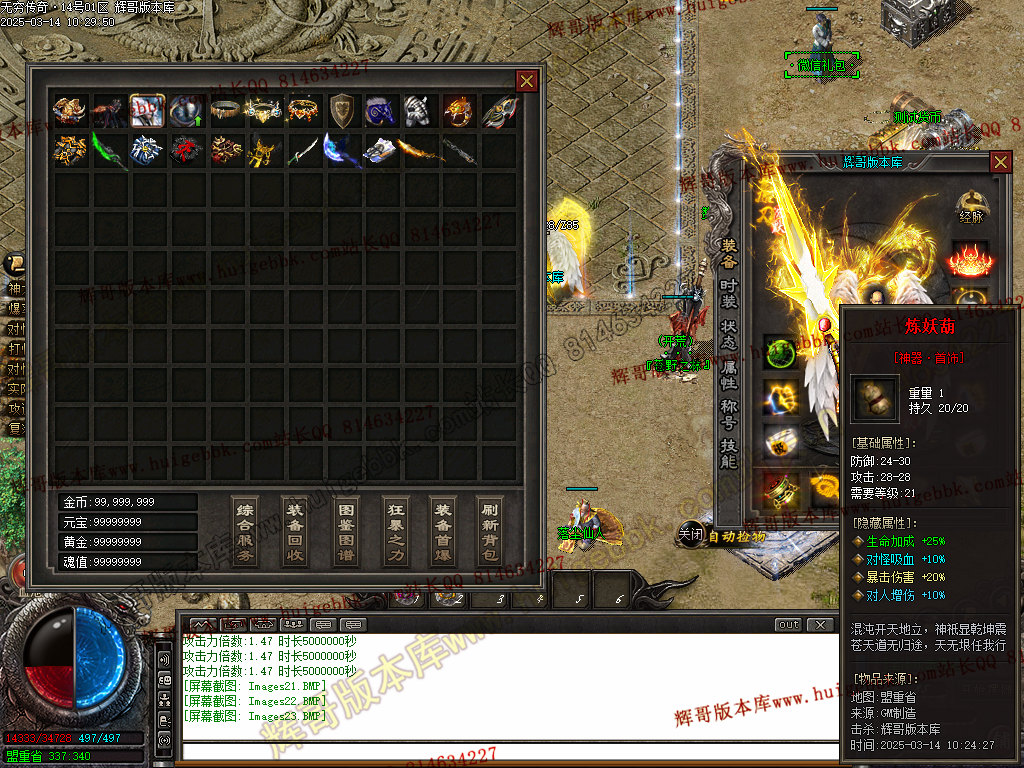Click the chat box 'out' button
Viewport: 1024px width, 768px height.
click(x=789, y=625)
